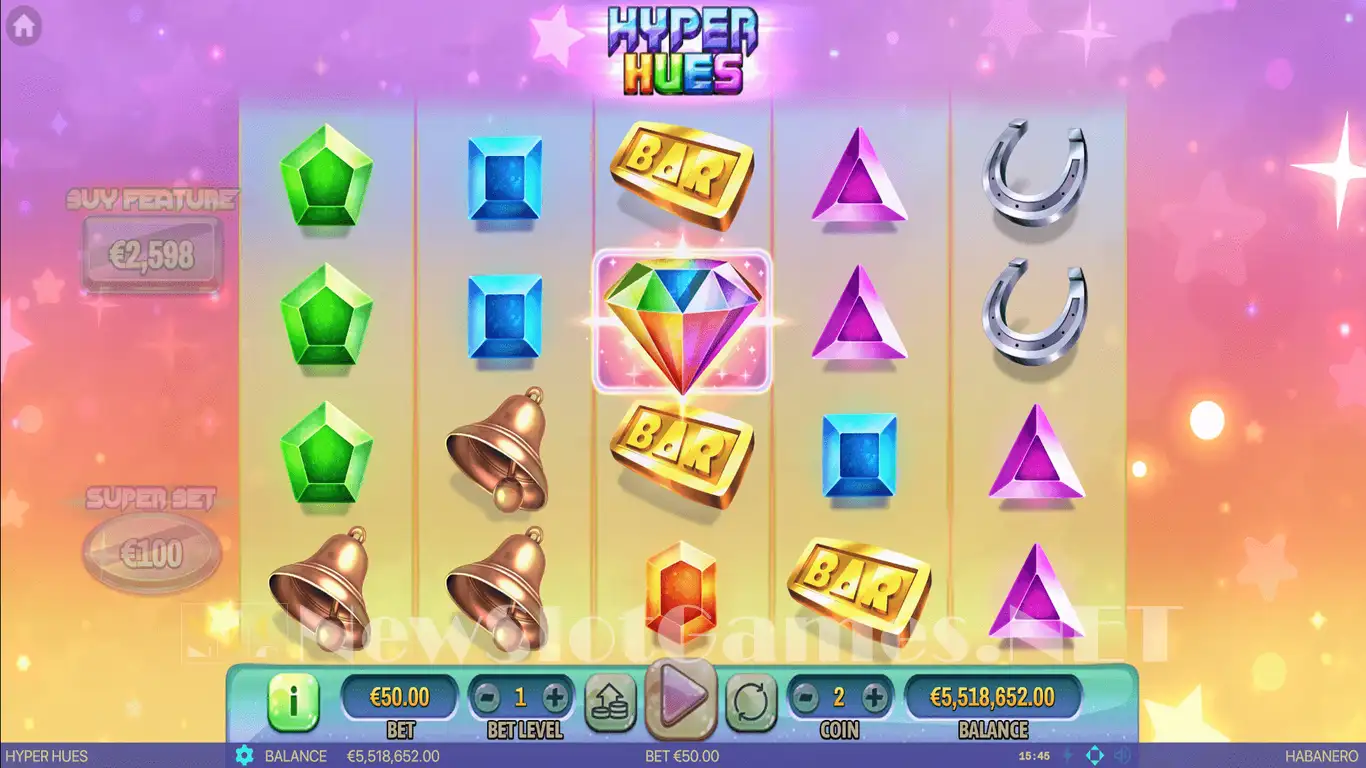The width and height of the screenshot is (1366, 768).
Task: Go to the home screen via house icon
Action: pyautogui.click(x=23, y=24)
